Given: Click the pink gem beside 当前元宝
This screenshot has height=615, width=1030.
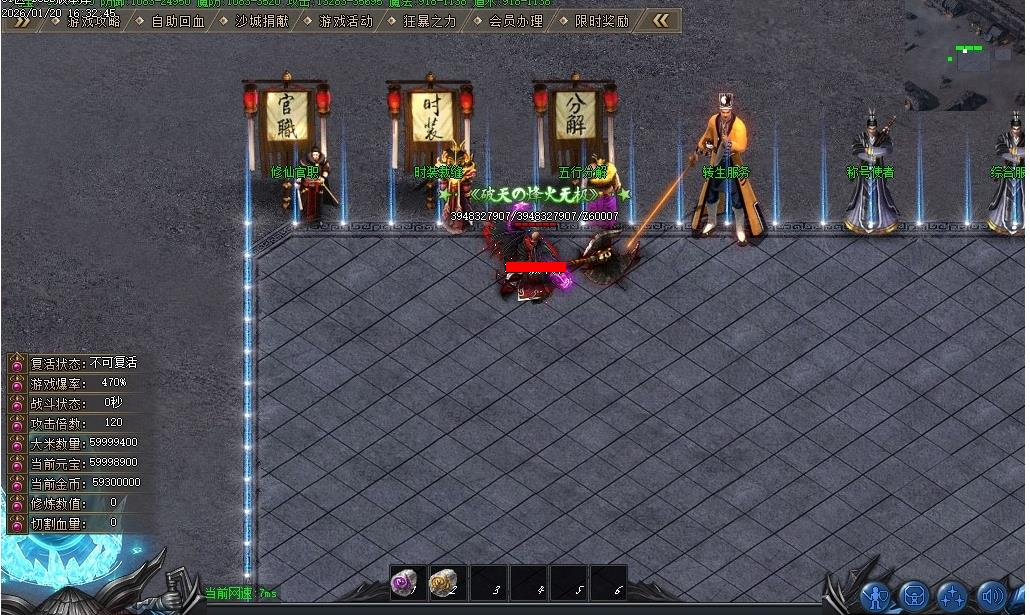Looking at the screenshot, I should click(x=17, y=463).
